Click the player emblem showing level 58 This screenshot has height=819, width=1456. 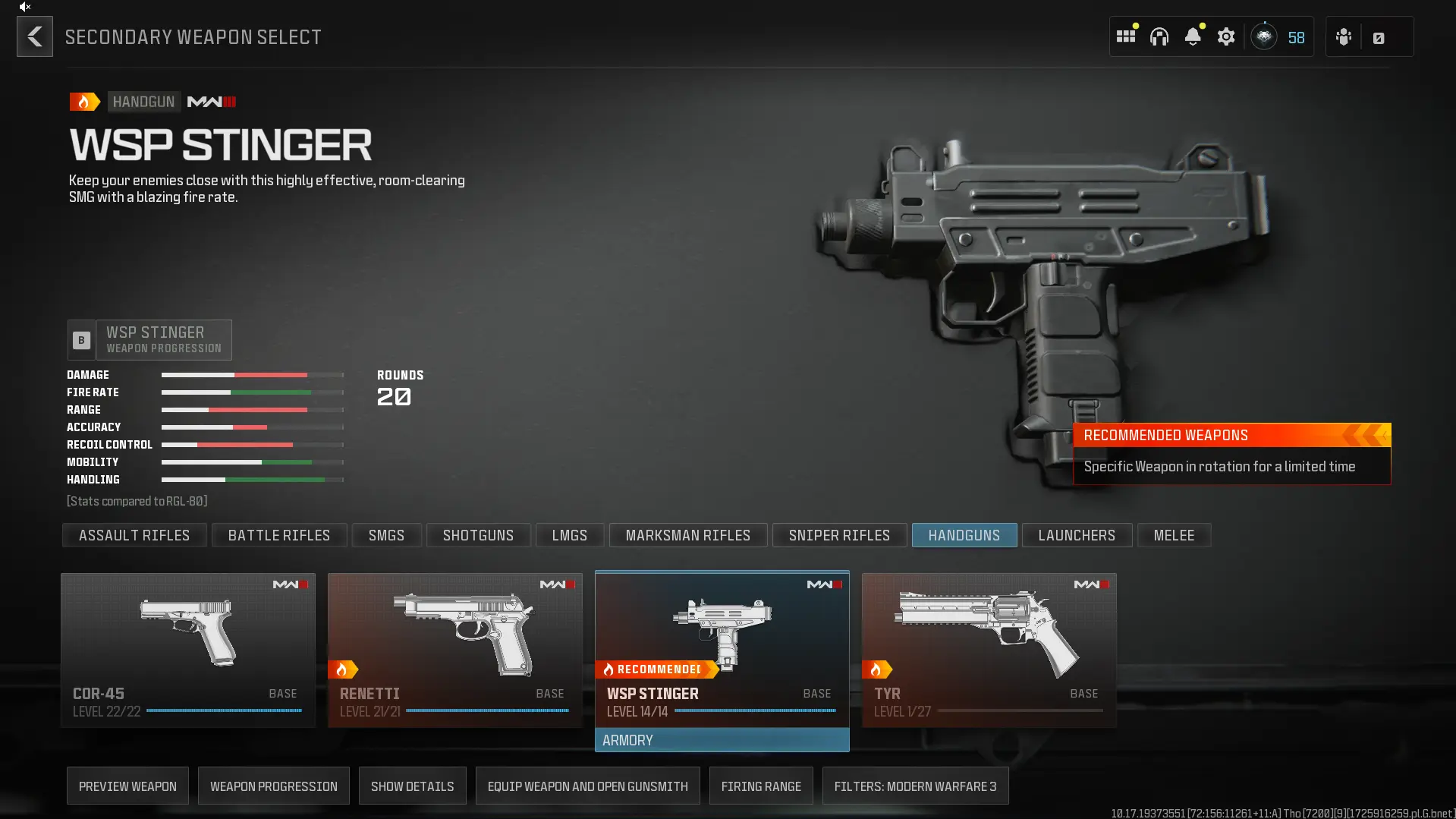pos(1264,36)
